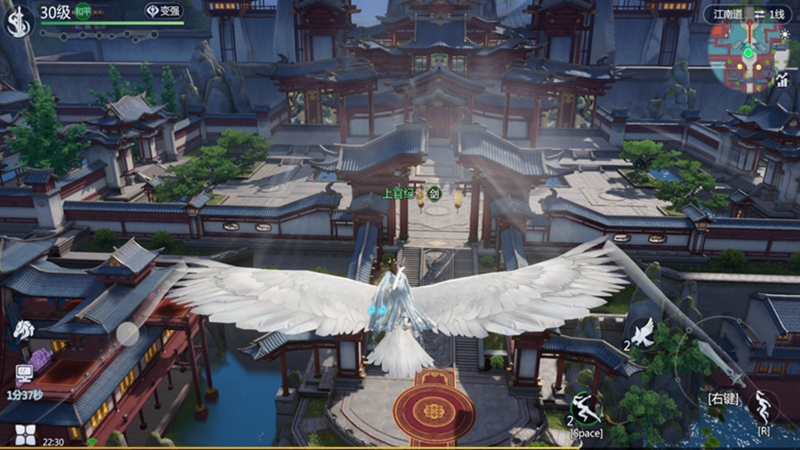800x450 pixels.
Task: Open the four-square menu grid icon
Action: pos(25,435)
